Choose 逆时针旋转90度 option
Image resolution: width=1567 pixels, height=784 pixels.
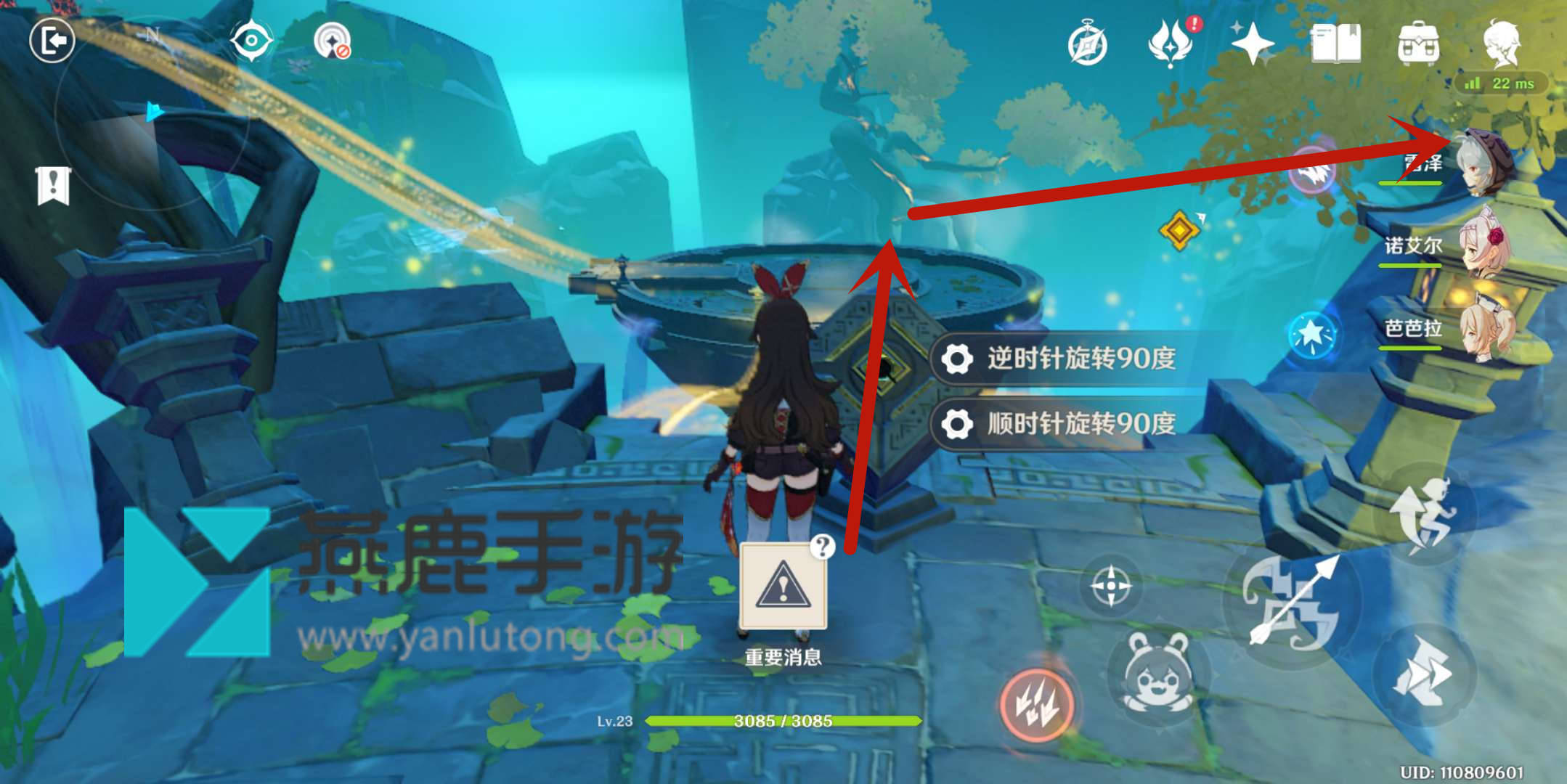[1067, 359]
